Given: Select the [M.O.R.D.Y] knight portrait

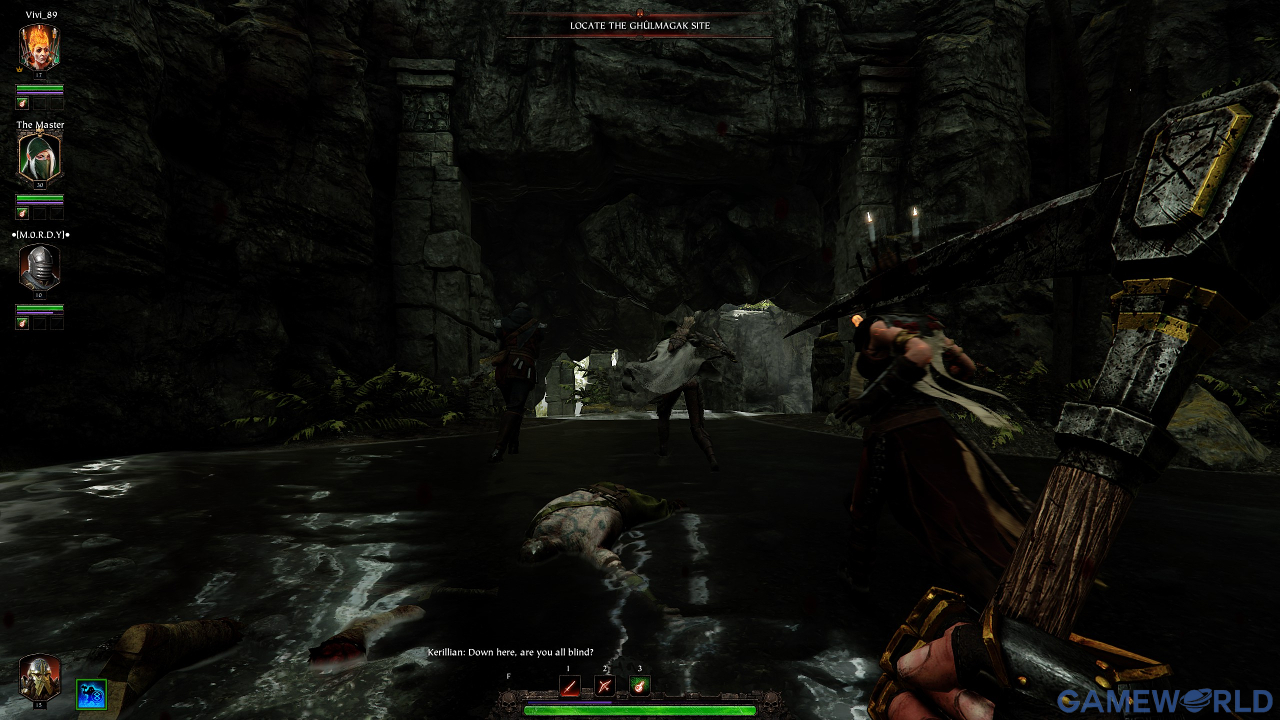Looking at the screenshot, I should click(x=39, y=267).
